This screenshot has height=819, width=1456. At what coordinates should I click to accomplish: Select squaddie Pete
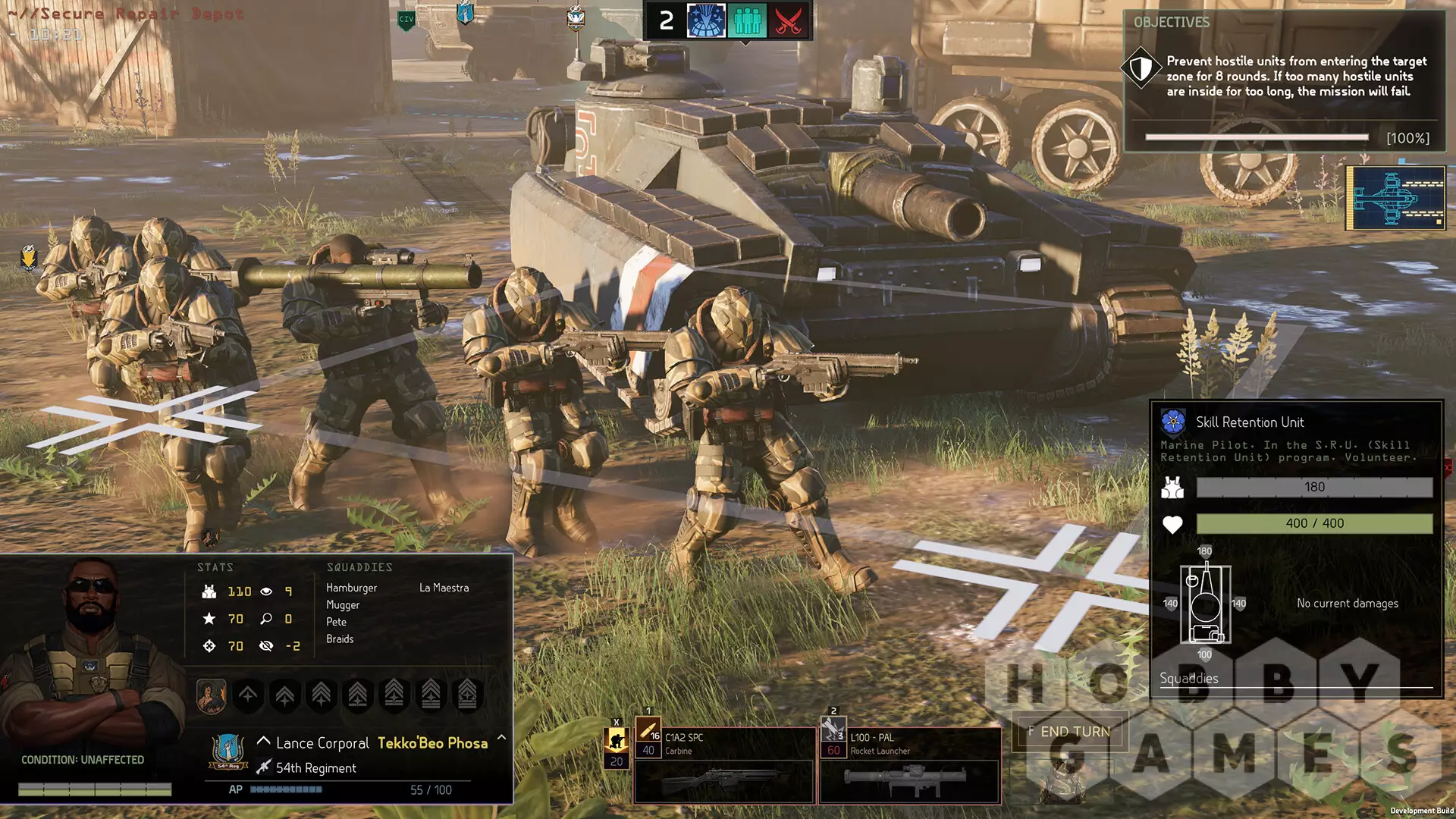click(x=336, y=622)
